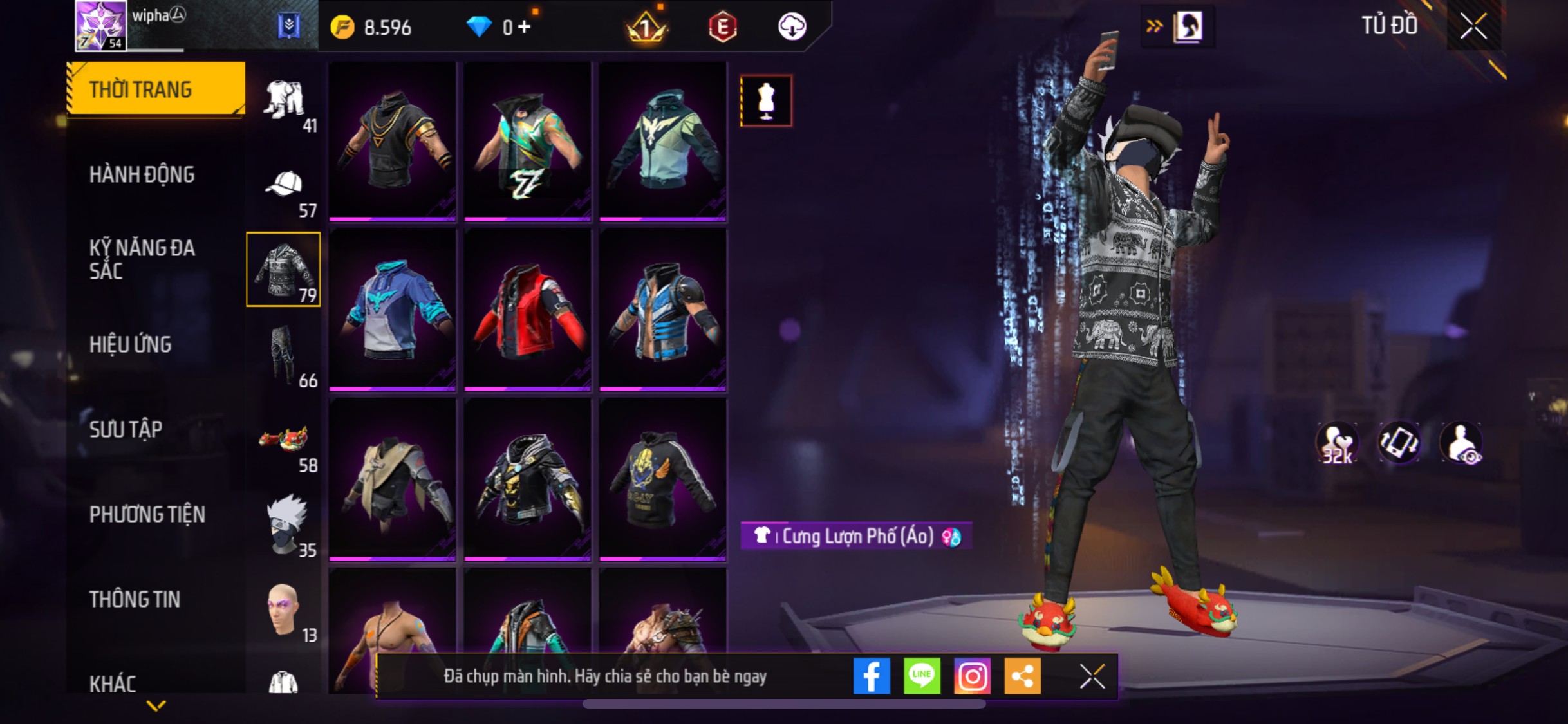The width and height of the screenshot is (1568, 724).
Task: Share screenshot to Facebook
Action: 872,676
